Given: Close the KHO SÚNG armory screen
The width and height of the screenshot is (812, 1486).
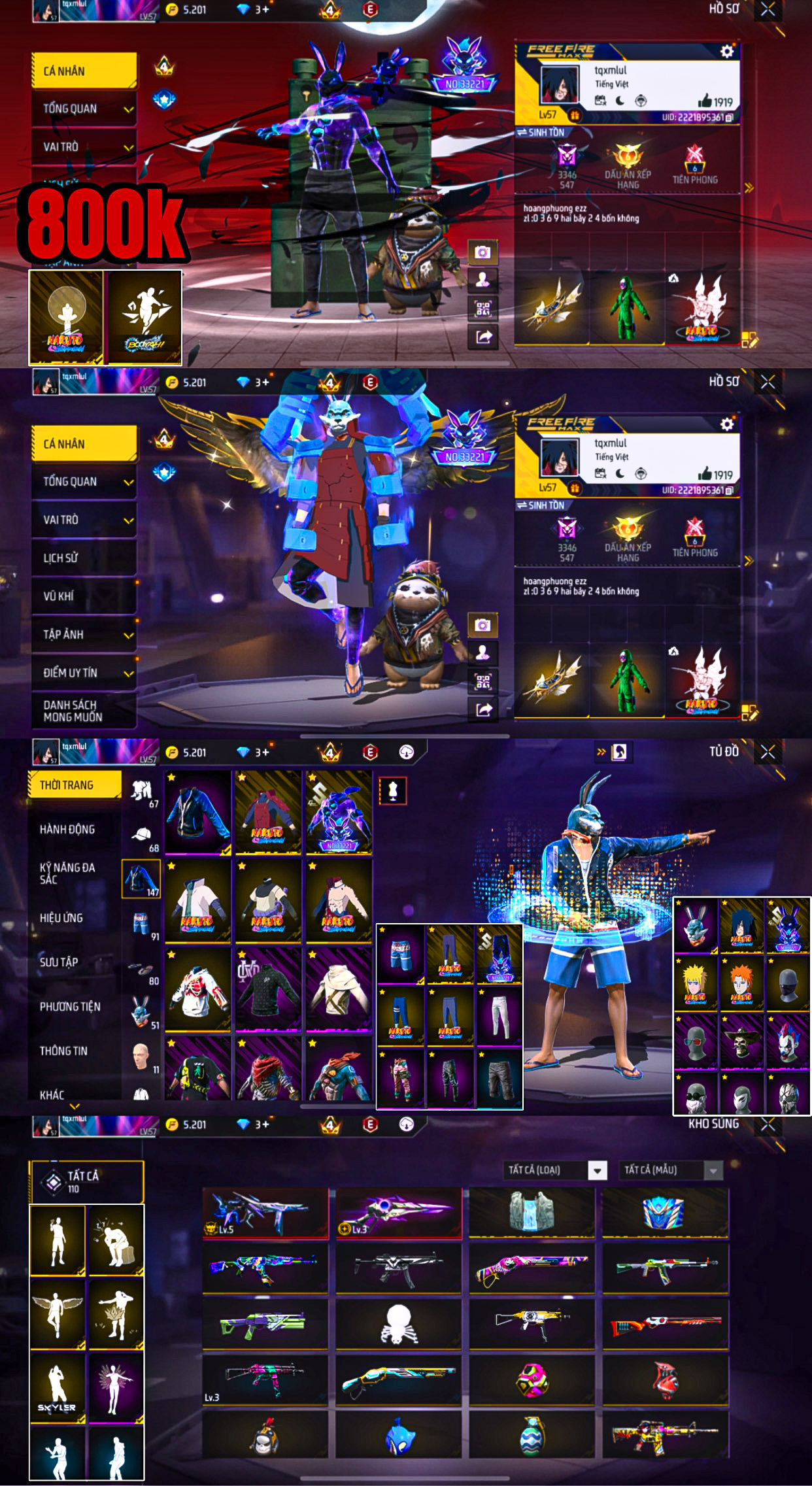Looking at the screenshot, I should (768, 1124).
